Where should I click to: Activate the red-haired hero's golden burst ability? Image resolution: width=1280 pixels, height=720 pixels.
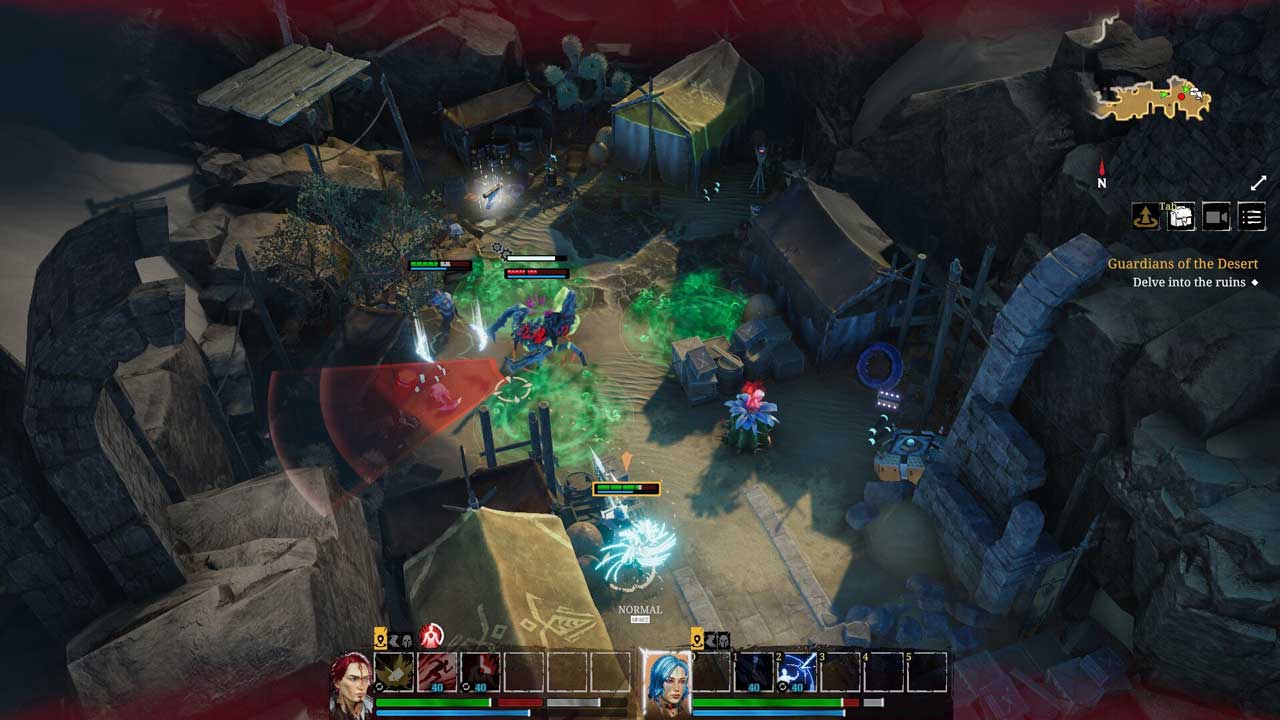[395, 672]
